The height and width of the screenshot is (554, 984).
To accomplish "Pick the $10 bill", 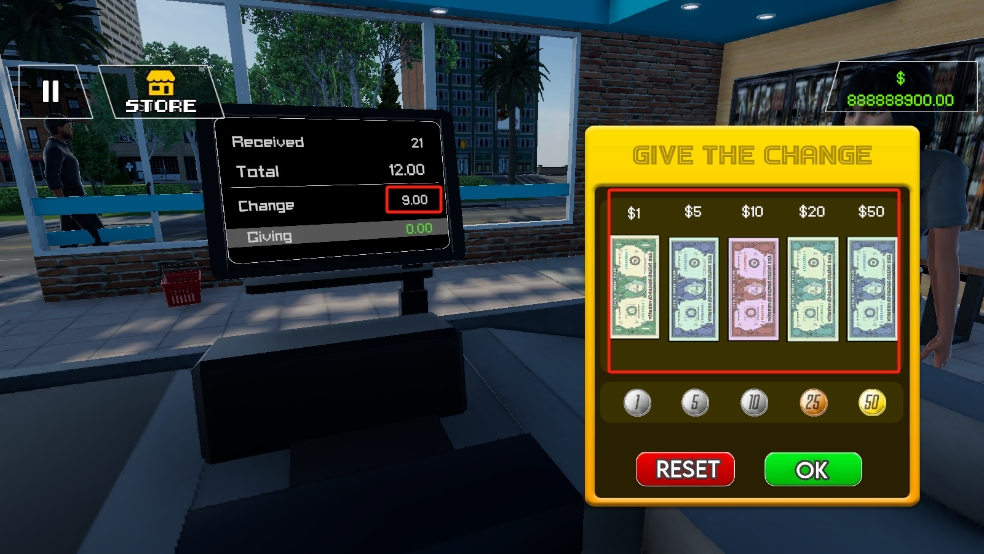I will [x=753, y=288].
